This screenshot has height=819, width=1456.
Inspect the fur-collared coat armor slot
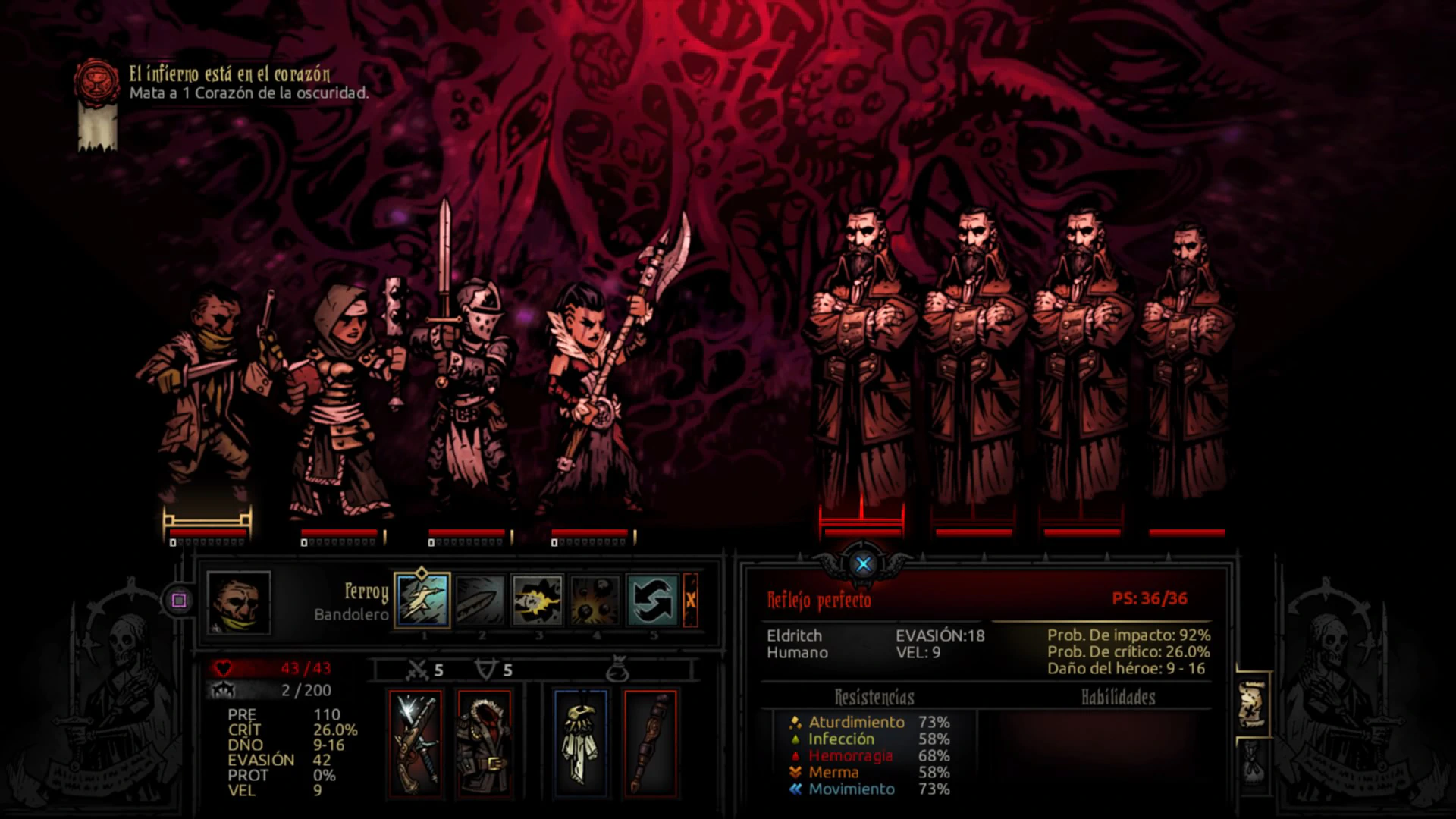484,743
